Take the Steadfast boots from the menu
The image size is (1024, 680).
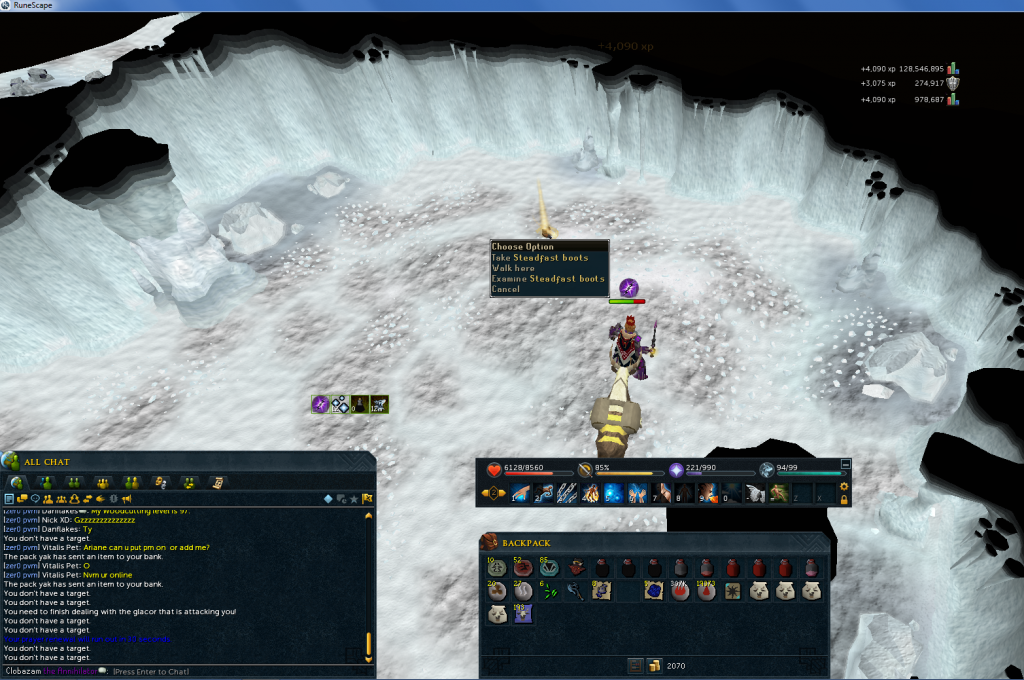(x=540, y=258)
